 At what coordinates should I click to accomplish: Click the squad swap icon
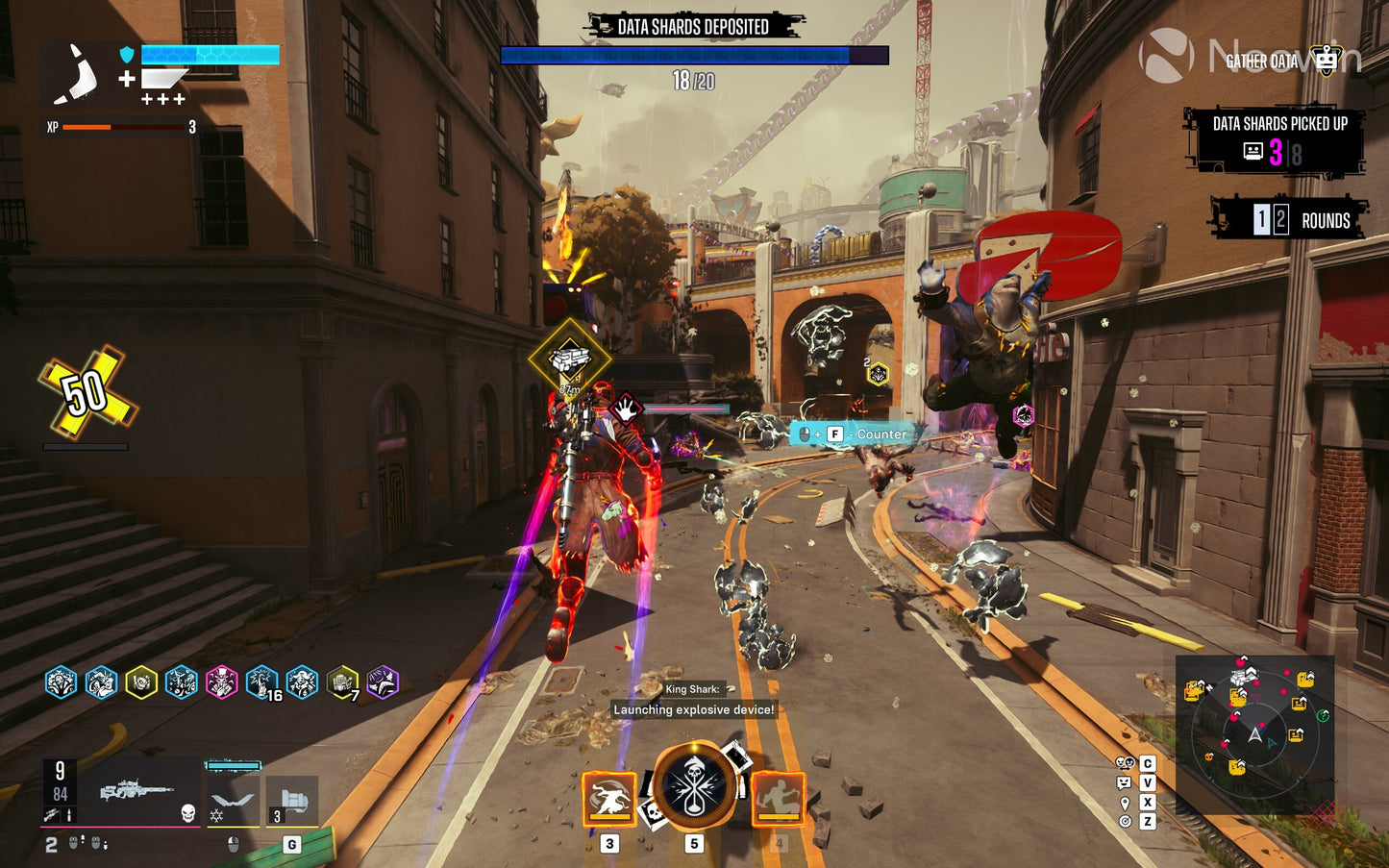(1125, 763)
